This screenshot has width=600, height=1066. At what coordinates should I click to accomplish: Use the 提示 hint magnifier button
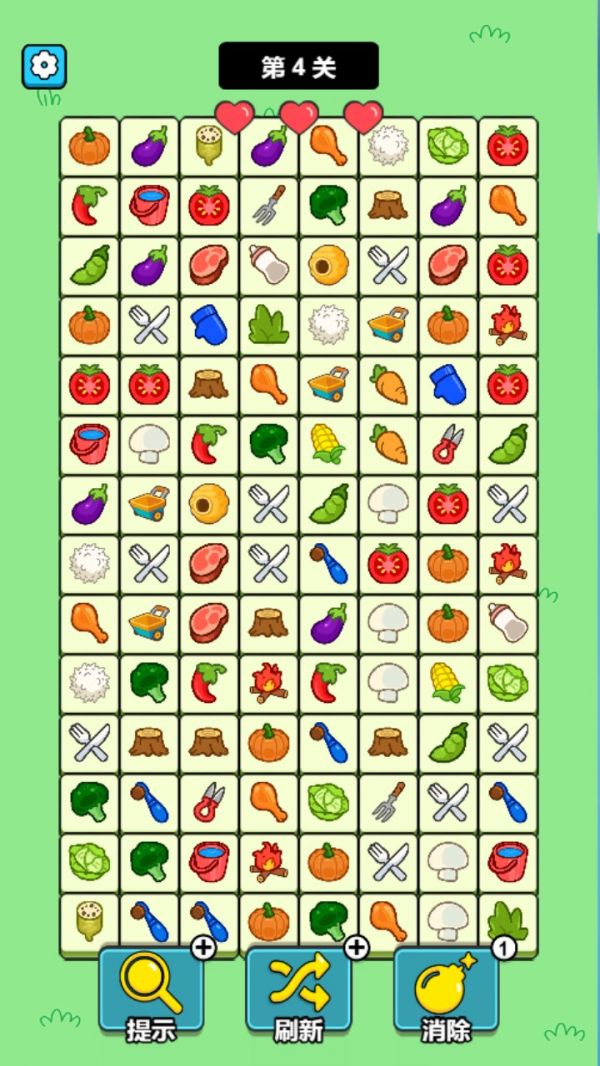(151, 990)
